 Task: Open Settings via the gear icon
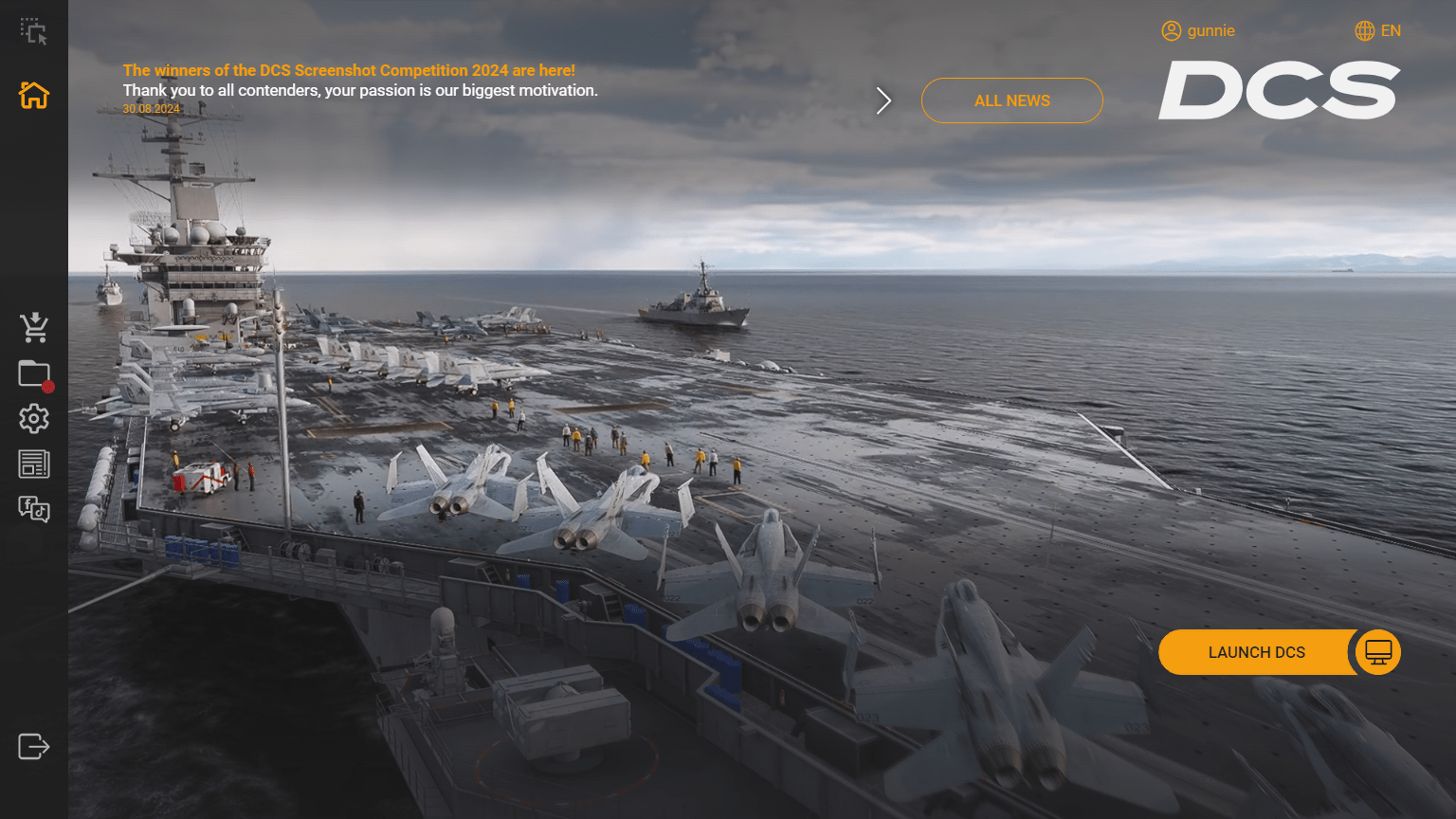coord(34,418)
